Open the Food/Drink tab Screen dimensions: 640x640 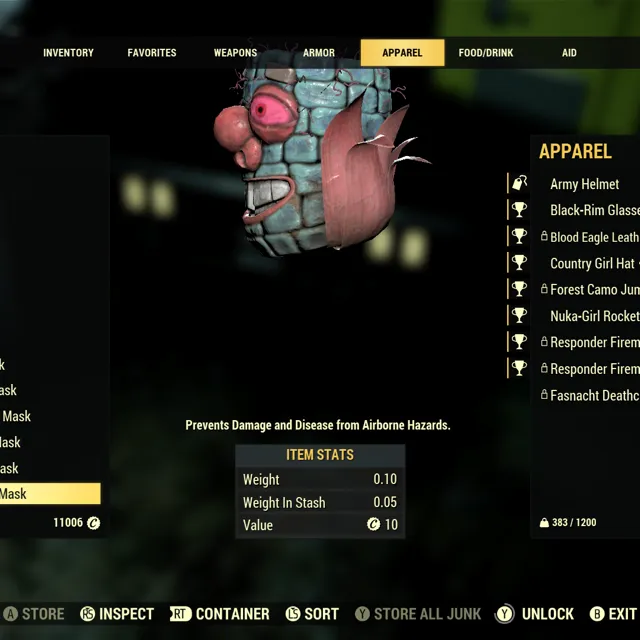[486, 53]
